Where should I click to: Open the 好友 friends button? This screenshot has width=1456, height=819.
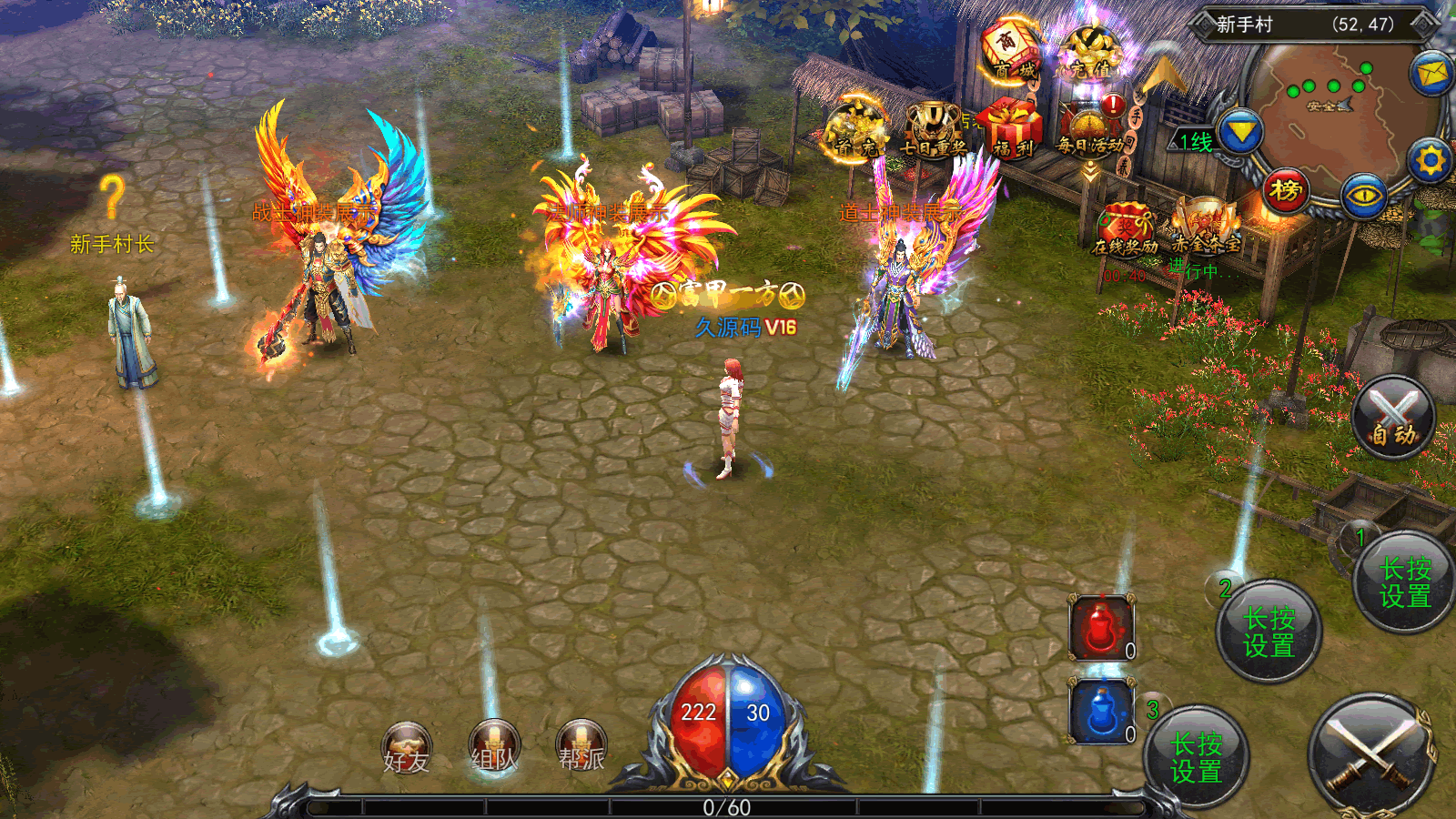tap(406, 748)
